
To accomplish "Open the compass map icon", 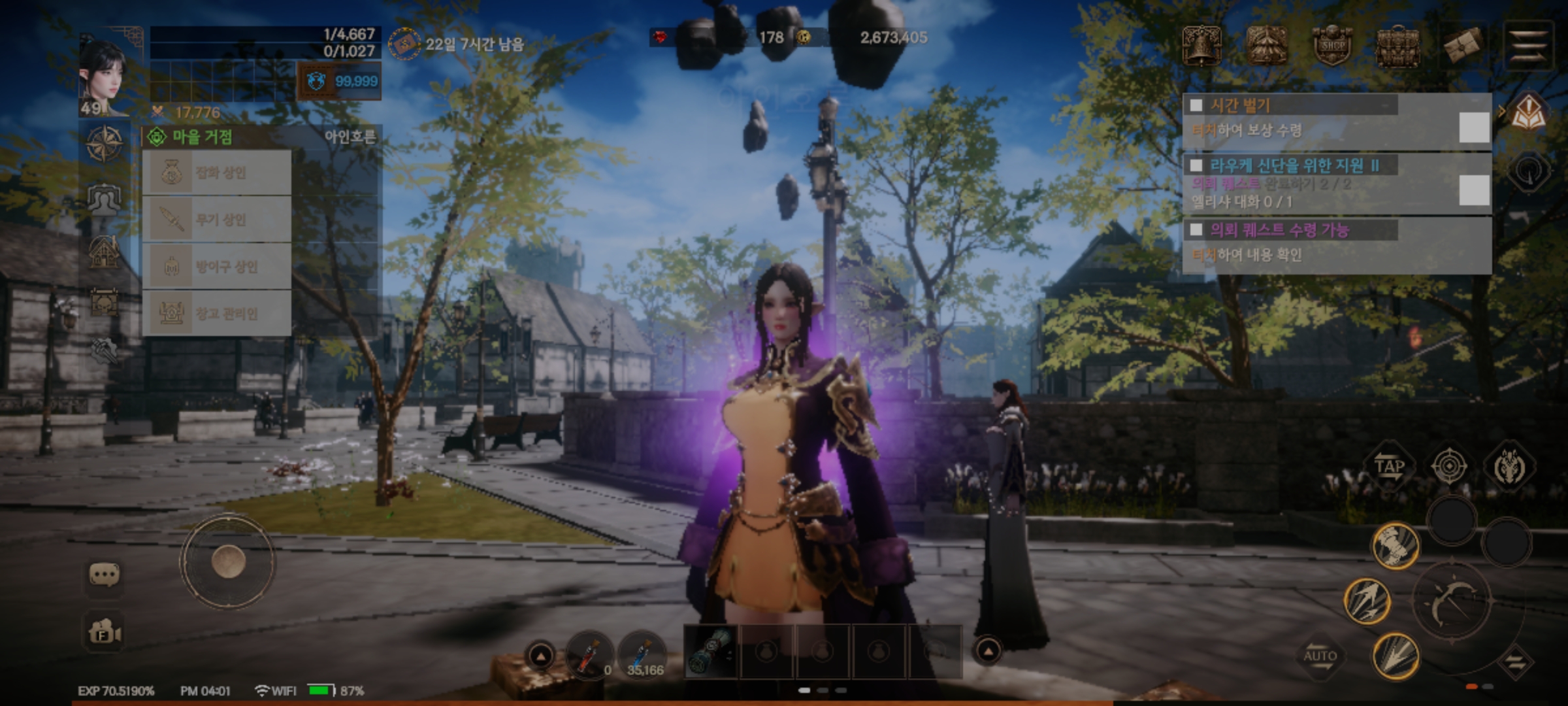I will point(105,143).
